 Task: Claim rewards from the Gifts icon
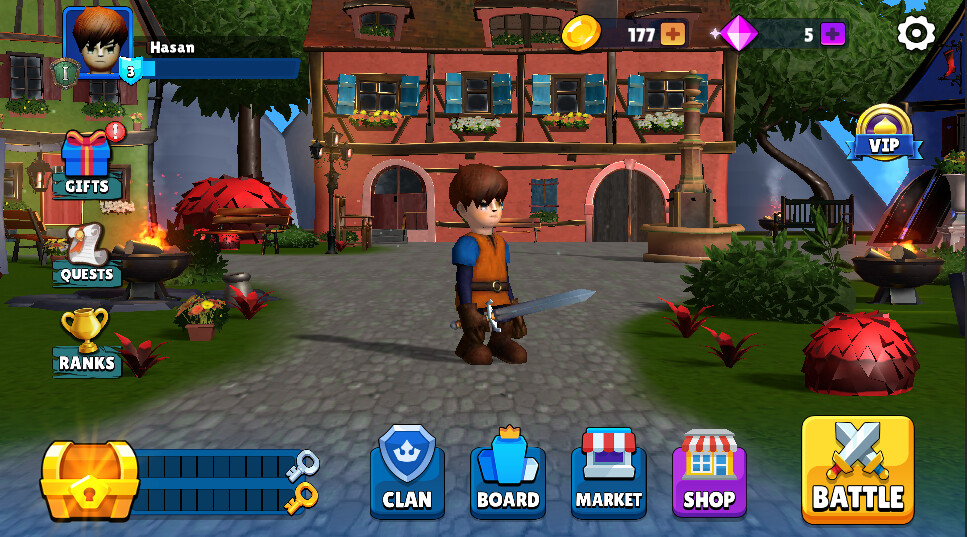[x=87, y=162]
